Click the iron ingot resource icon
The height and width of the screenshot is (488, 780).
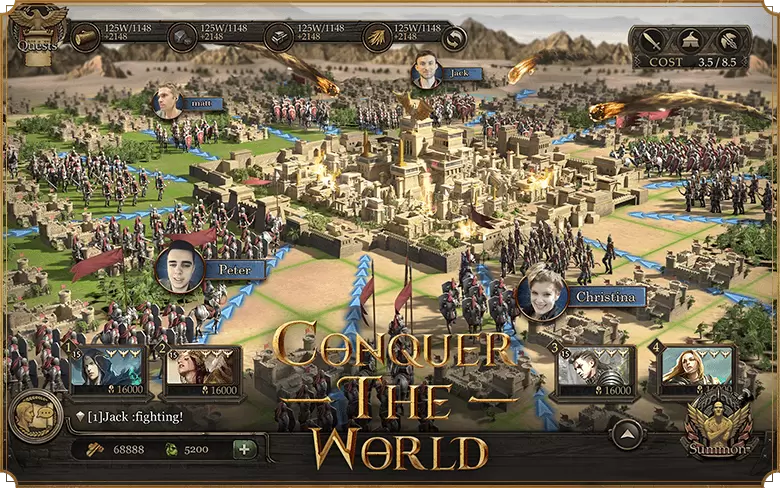(x=279, y=38)
